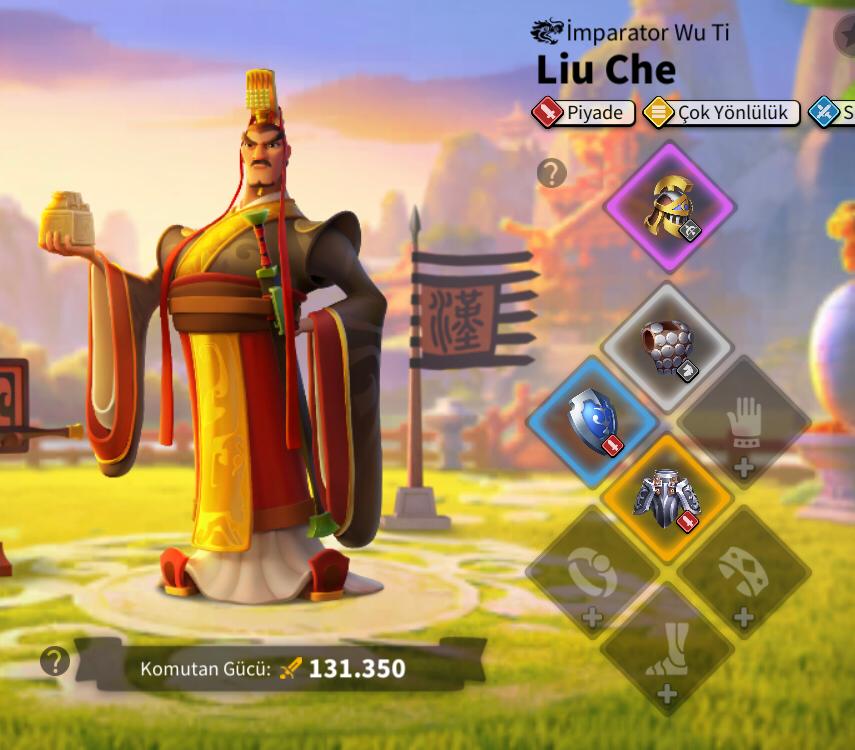Click the Piyade talent tag

point(584,113)
